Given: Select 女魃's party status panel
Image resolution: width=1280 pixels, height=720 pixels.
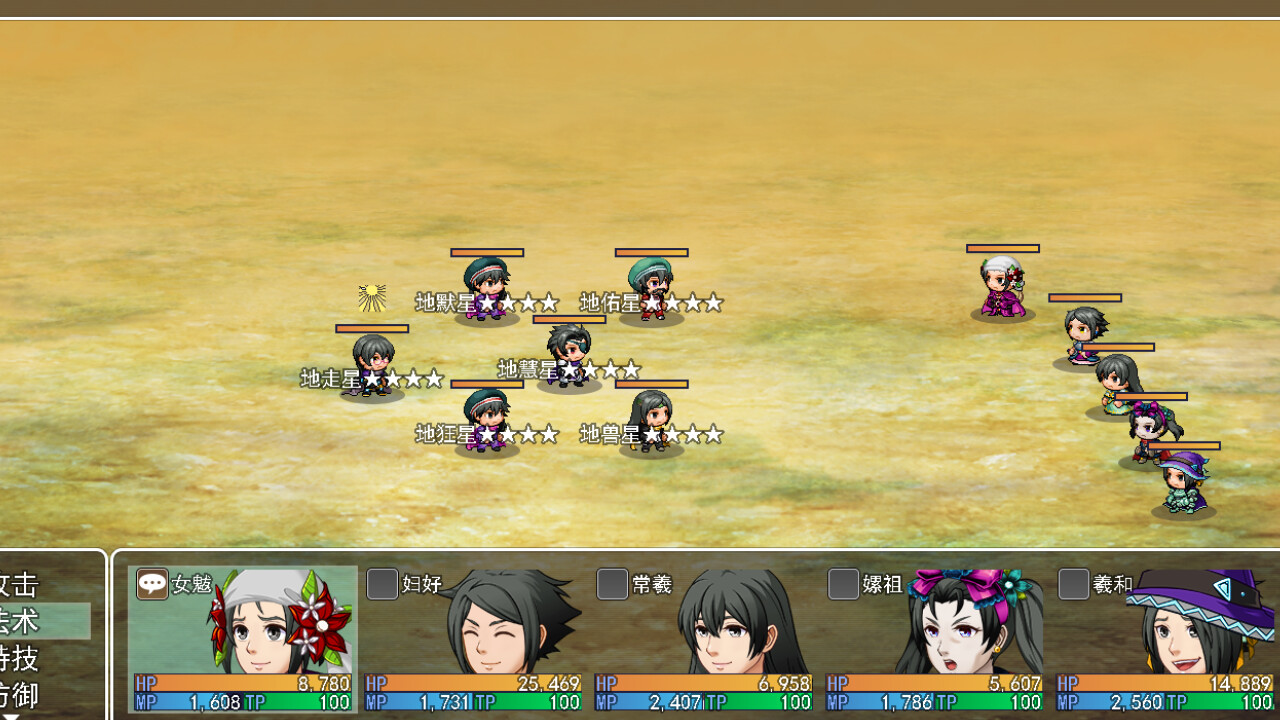Looking at the screenshot, I should coord(243,639).
